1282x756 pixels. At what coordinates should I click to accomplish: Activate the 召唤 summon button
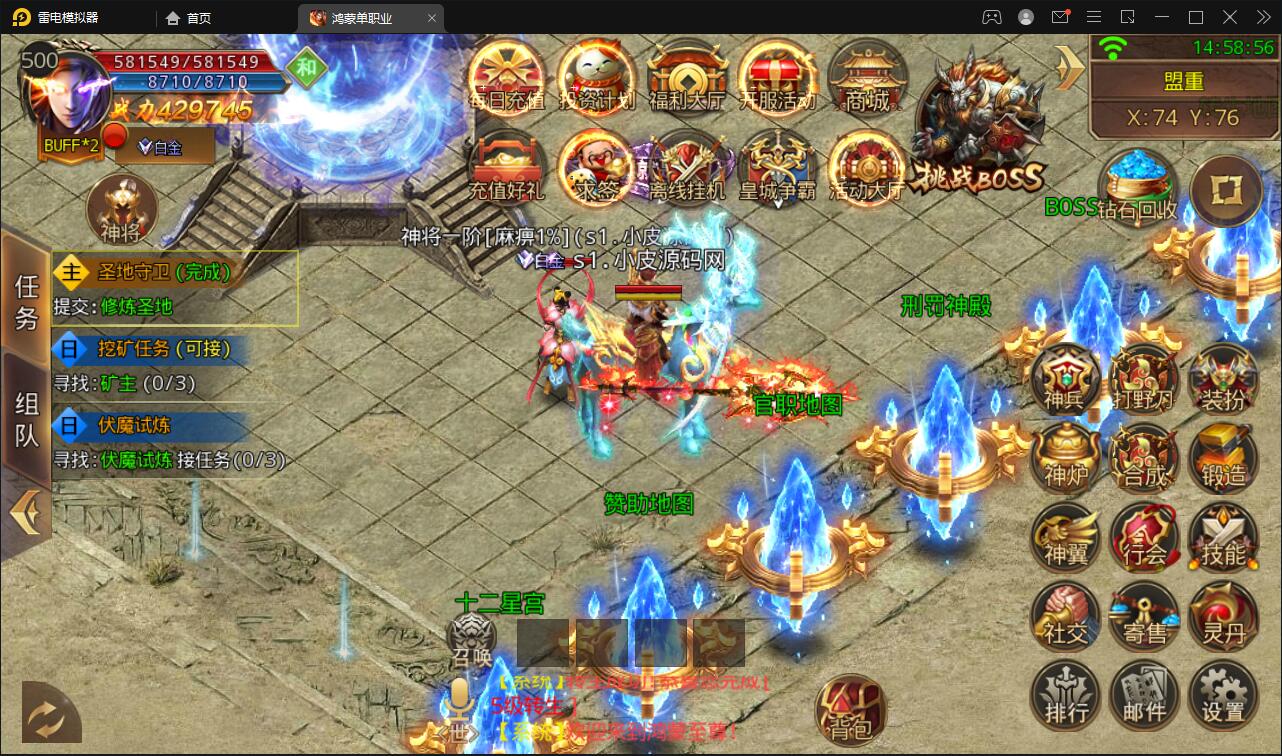click(x=471, y=638)
